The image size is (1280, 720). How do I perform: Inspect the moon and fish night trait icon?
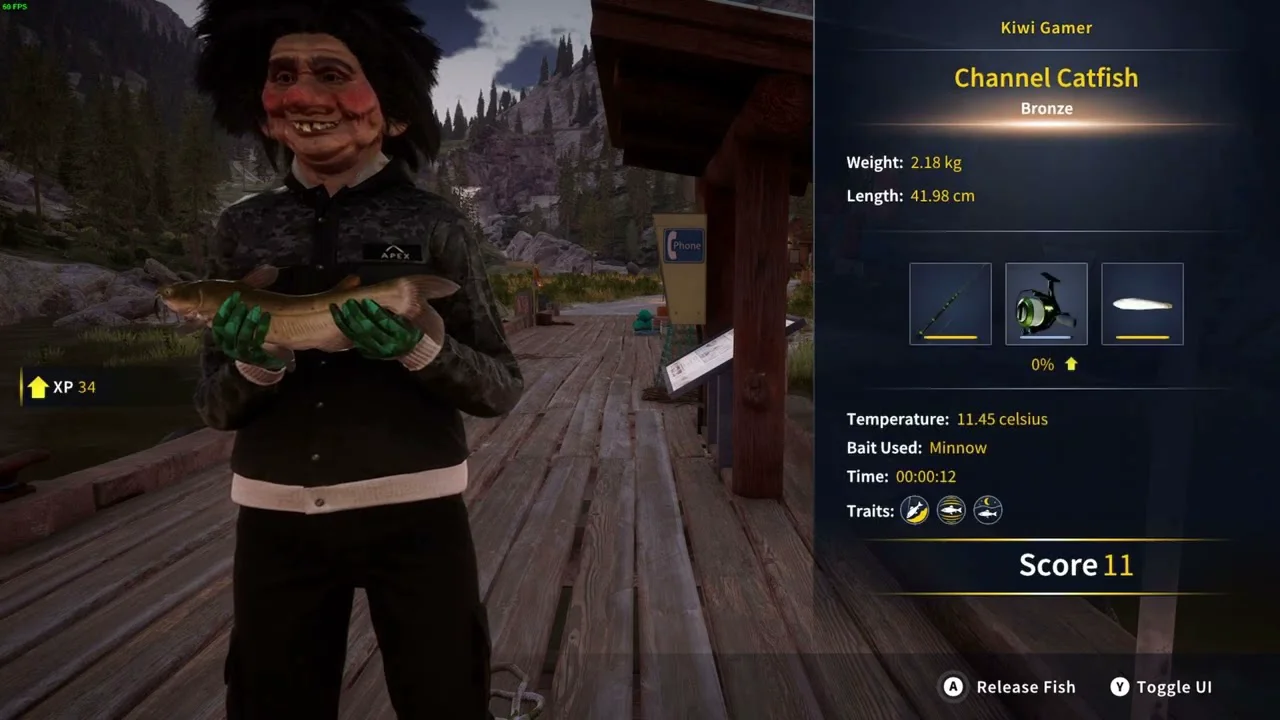987,511
